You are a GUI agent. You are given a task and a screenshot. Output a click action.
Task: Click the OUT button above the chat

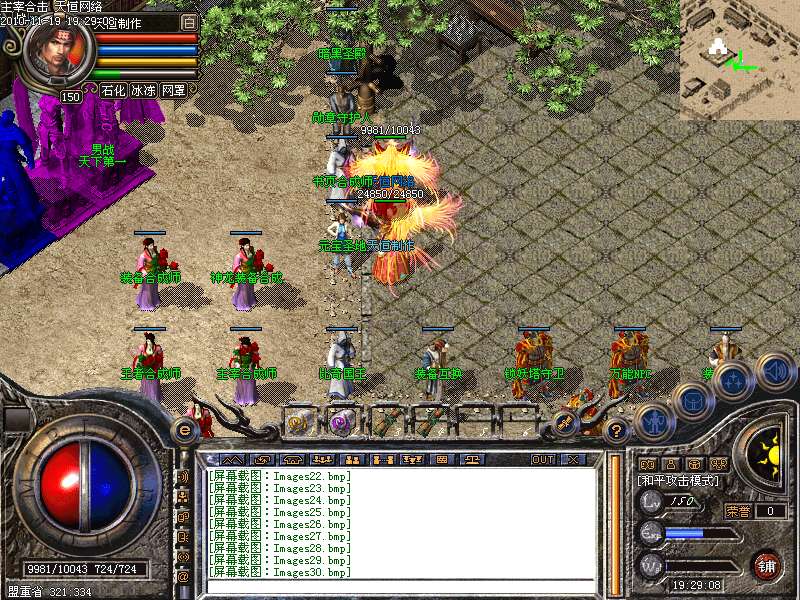[x=542, y=459]
